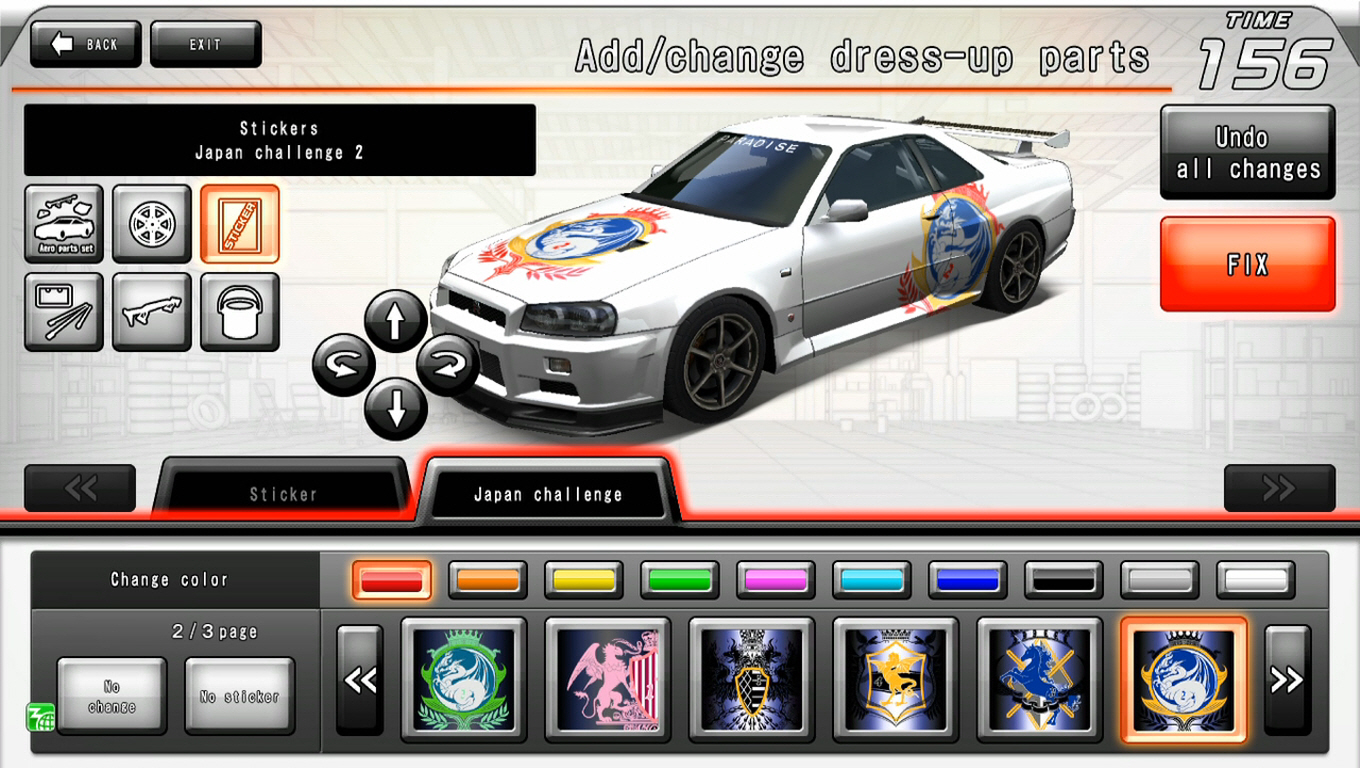1360x768 pixels.
Task: Open the paint bucket body color icon
Action: click(240, 311)
